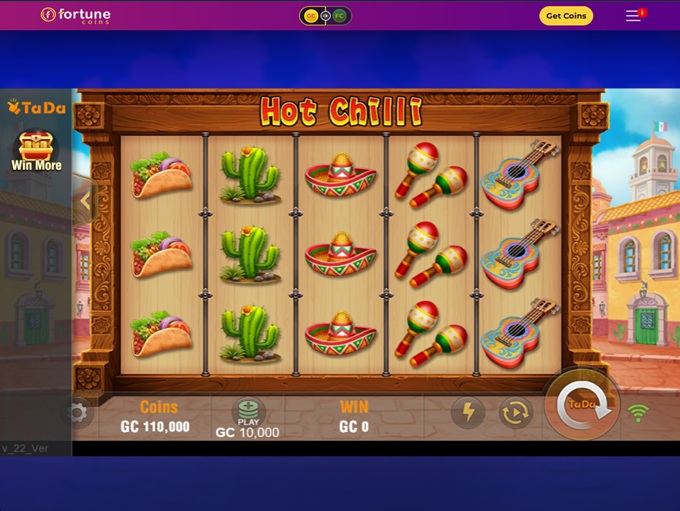This screenshot has height=511, width=680.
Task: Spin the reels with the TaDa button
Action: point(582,404)
